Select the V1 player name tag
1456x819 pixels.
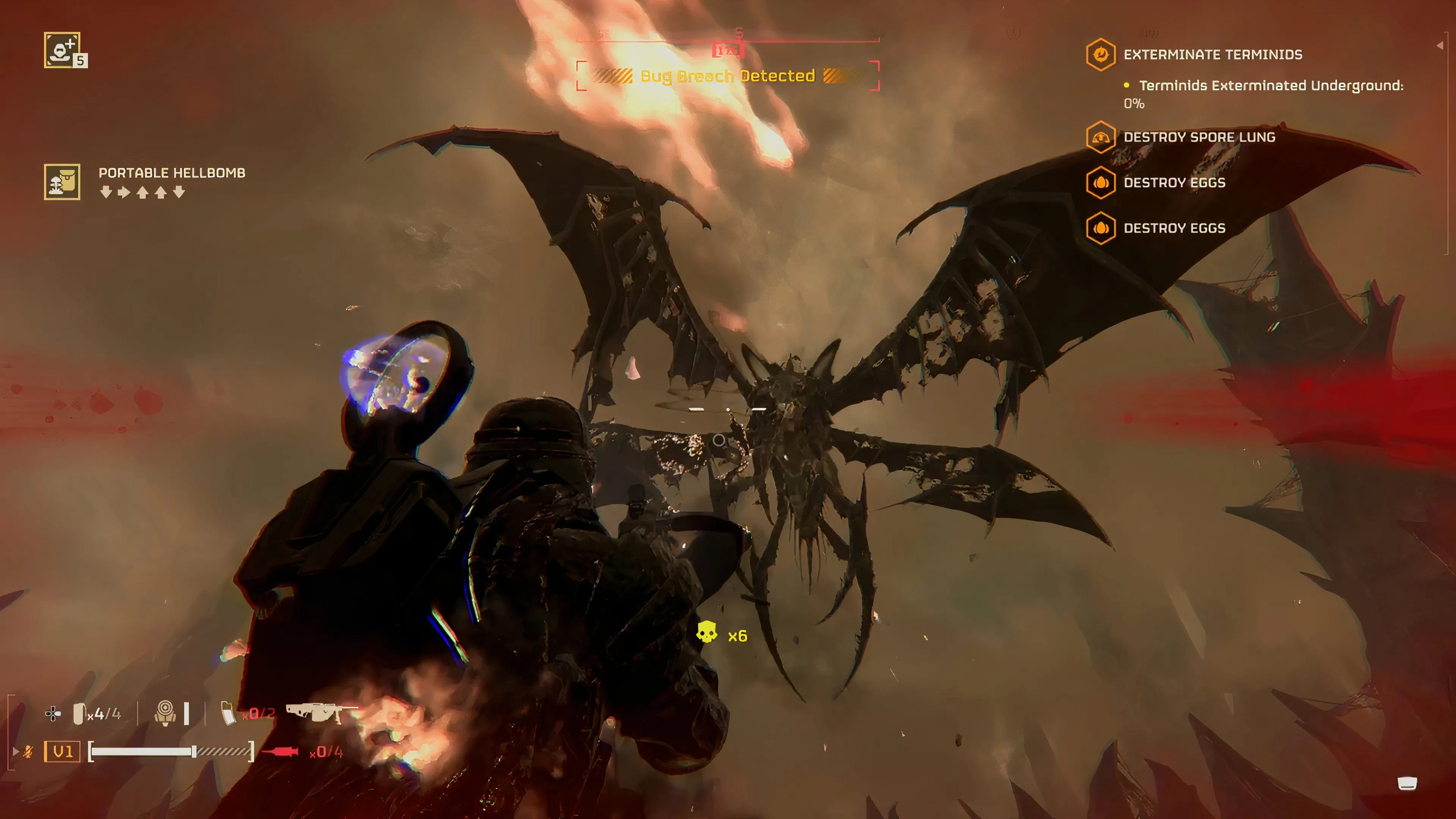[62, 751]
